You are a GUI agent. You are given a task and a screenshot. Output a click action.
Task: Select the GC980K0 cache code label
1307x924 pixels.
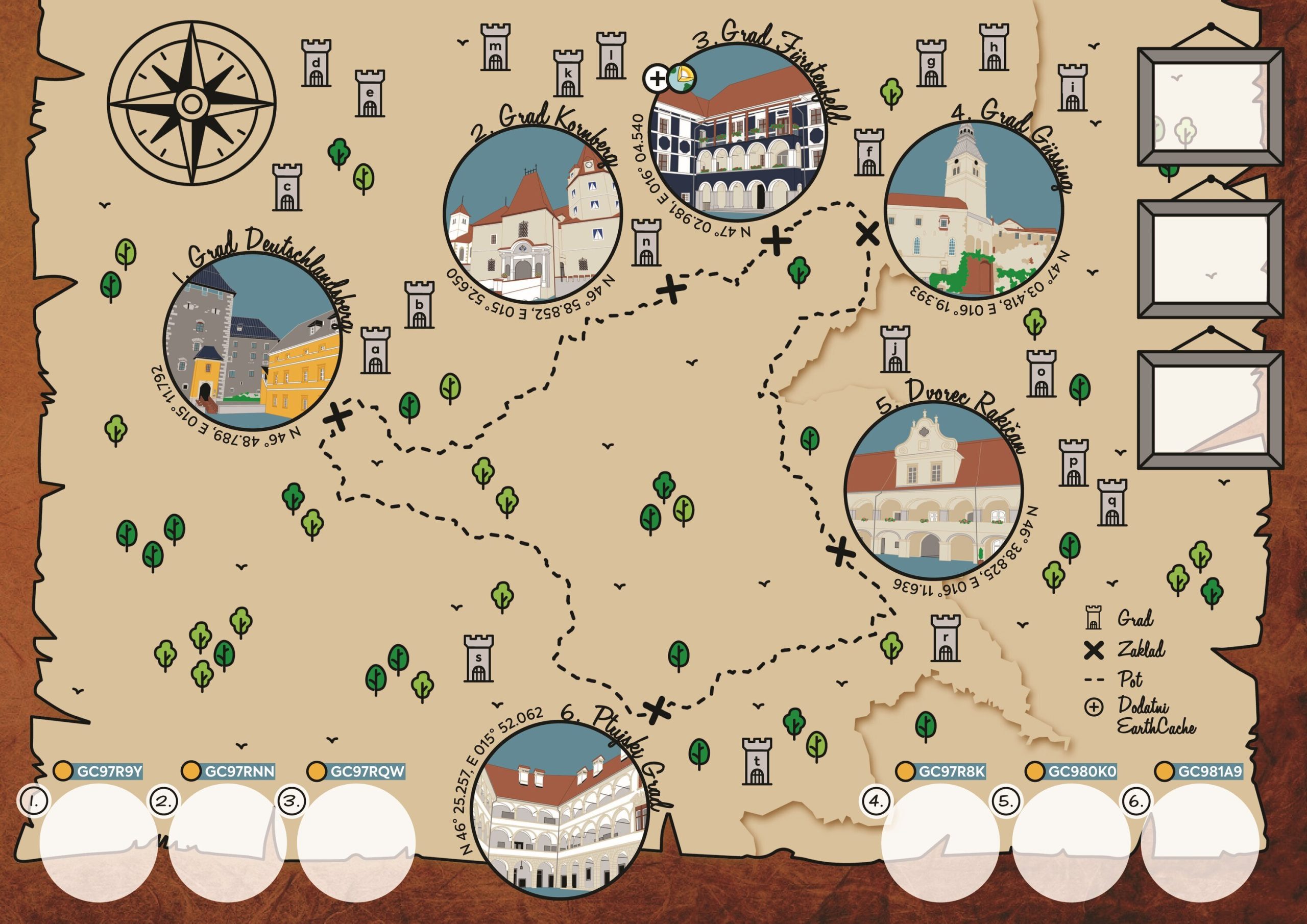(x=1081, y=771)
